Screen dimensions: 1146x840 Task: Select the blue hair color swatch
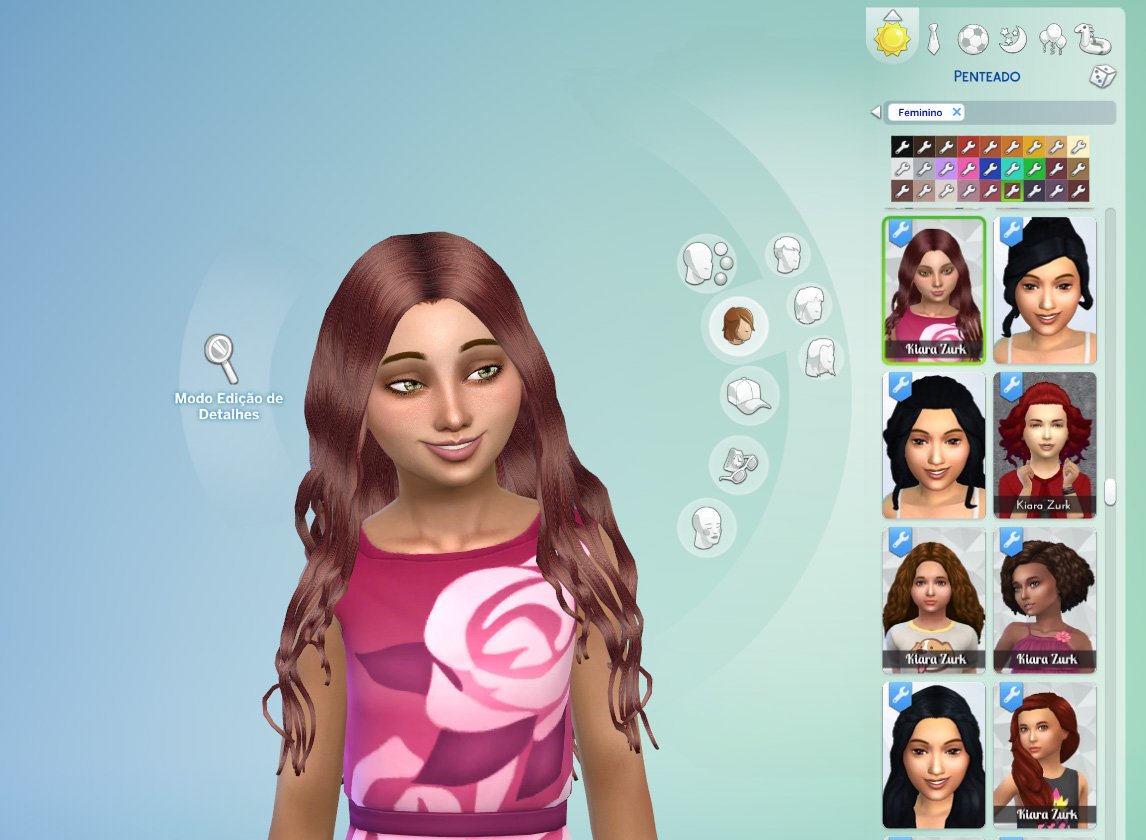click(990, 169)
